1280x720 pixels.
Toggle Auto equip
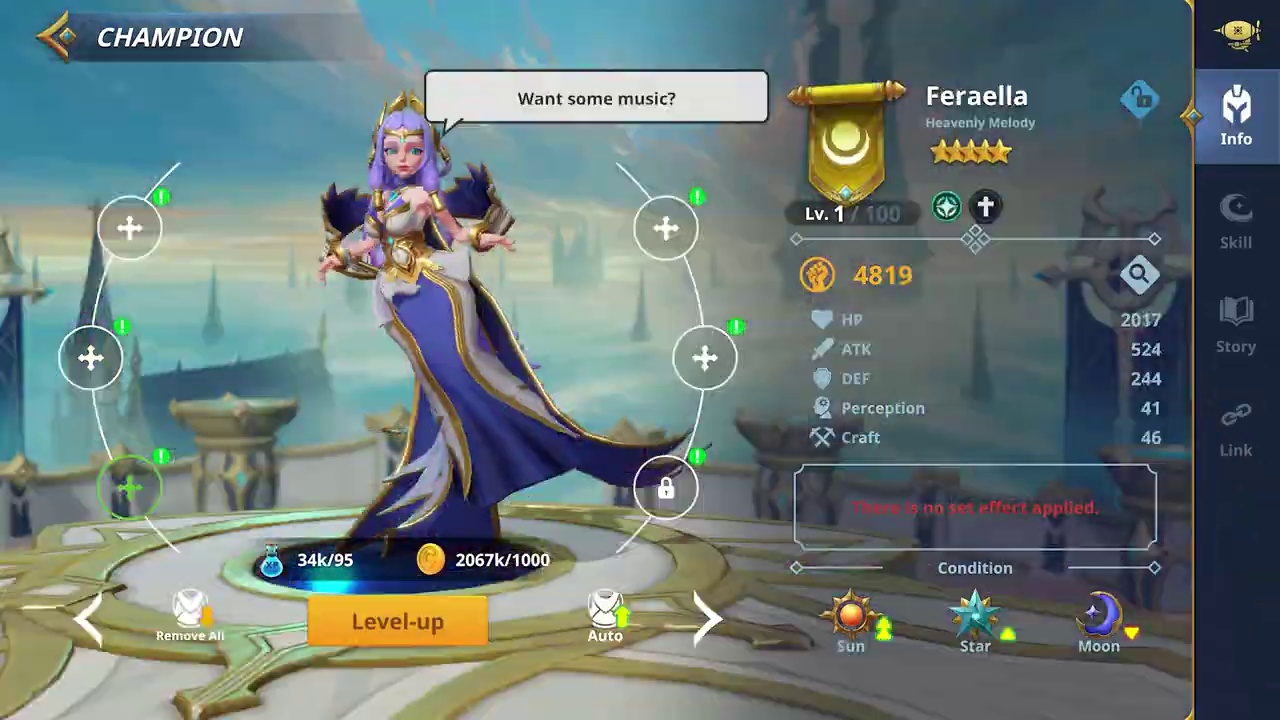(x=604, y=615)
